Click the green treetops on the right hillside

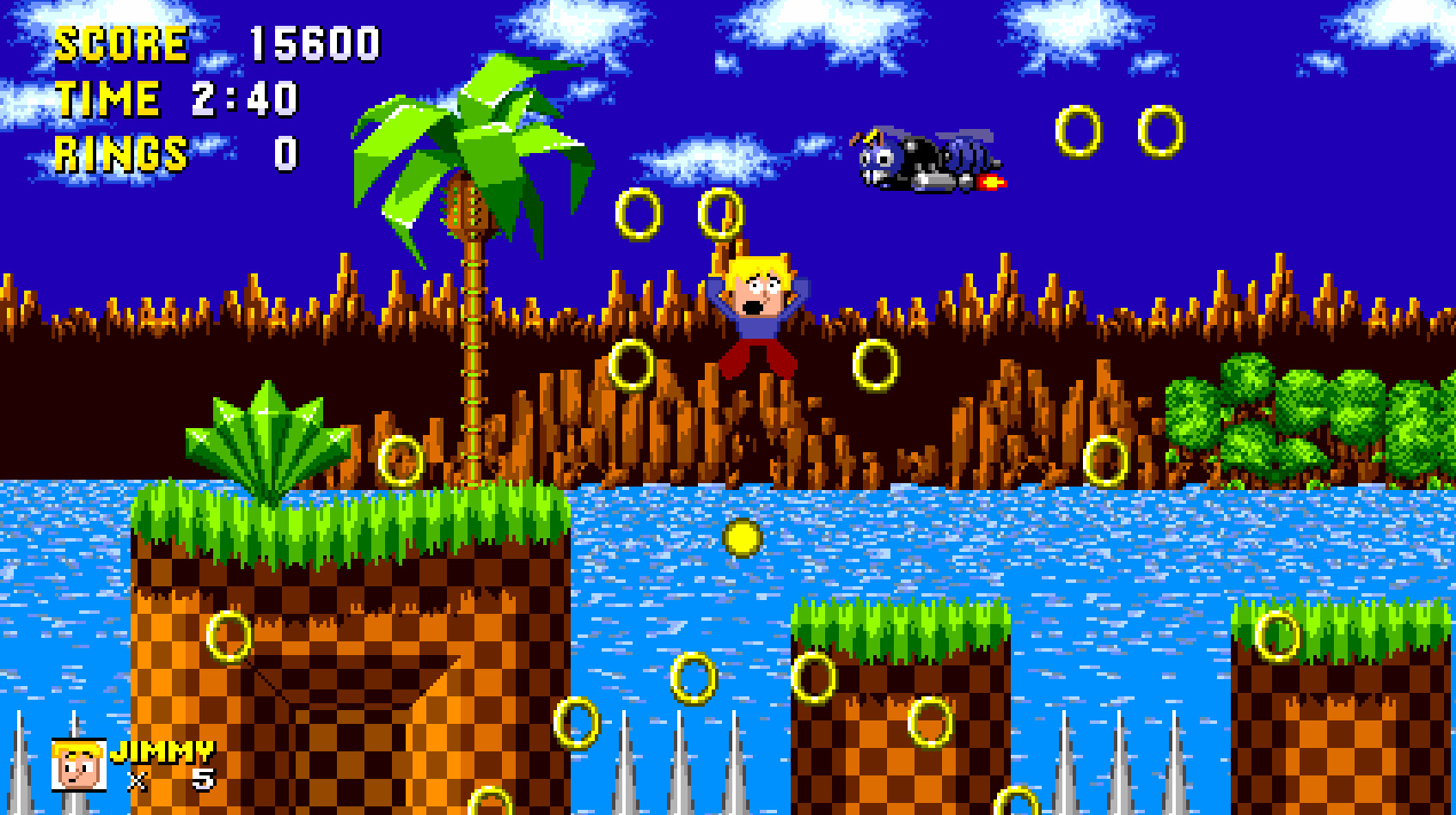[x=1306, y=413]
